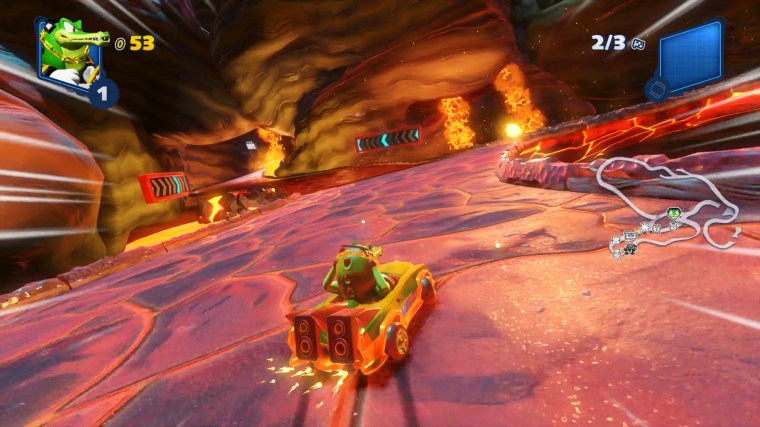Screen dimensions: 760x427
Task: Select the empty blue item box
Action: pos(689,59)
